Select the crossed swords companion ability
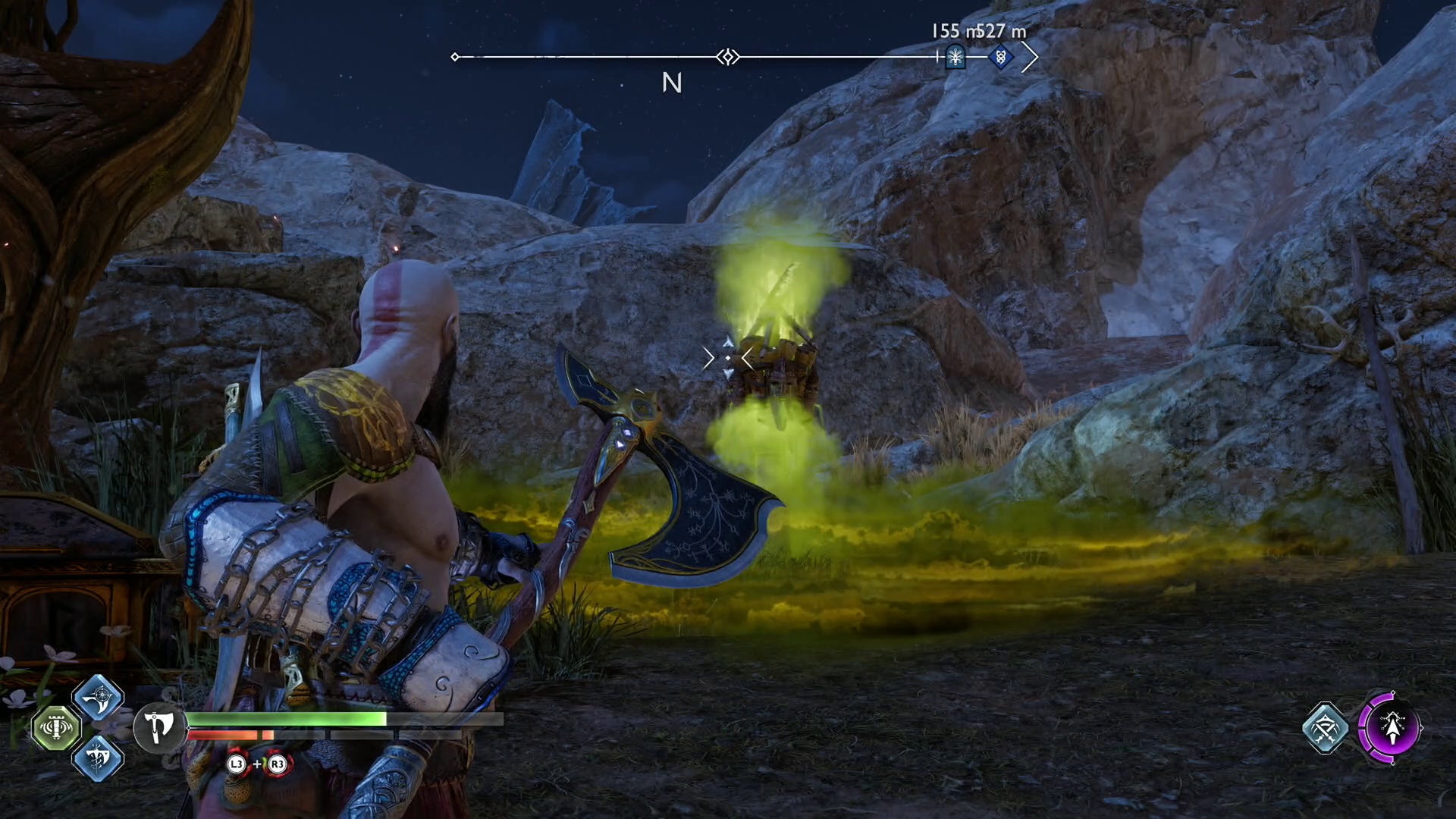The width and height of the screenshot is (1456, 819). 1325,728
